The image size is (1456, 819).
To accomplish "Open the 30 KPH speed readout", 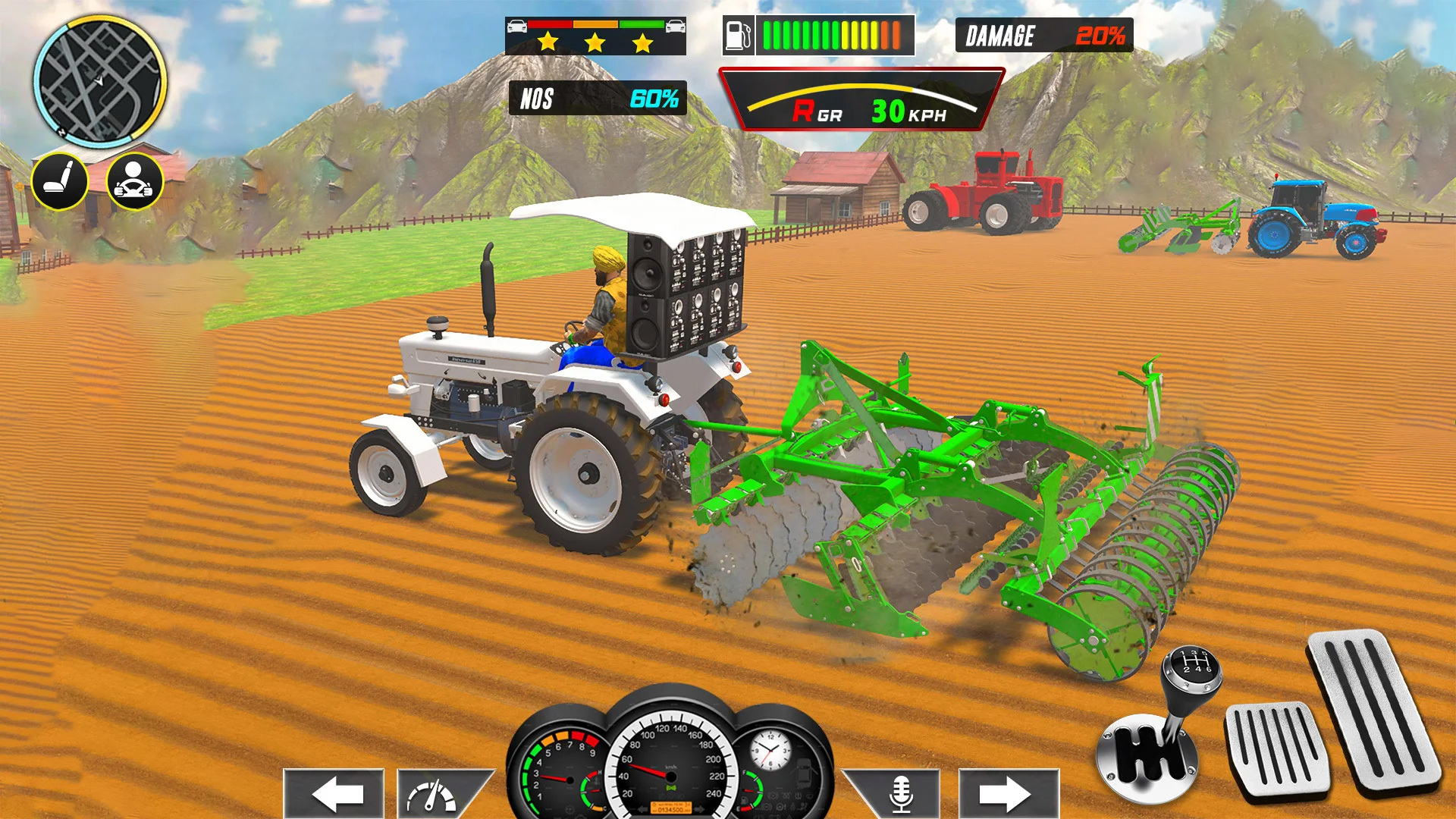I will [x=908, y=111].
